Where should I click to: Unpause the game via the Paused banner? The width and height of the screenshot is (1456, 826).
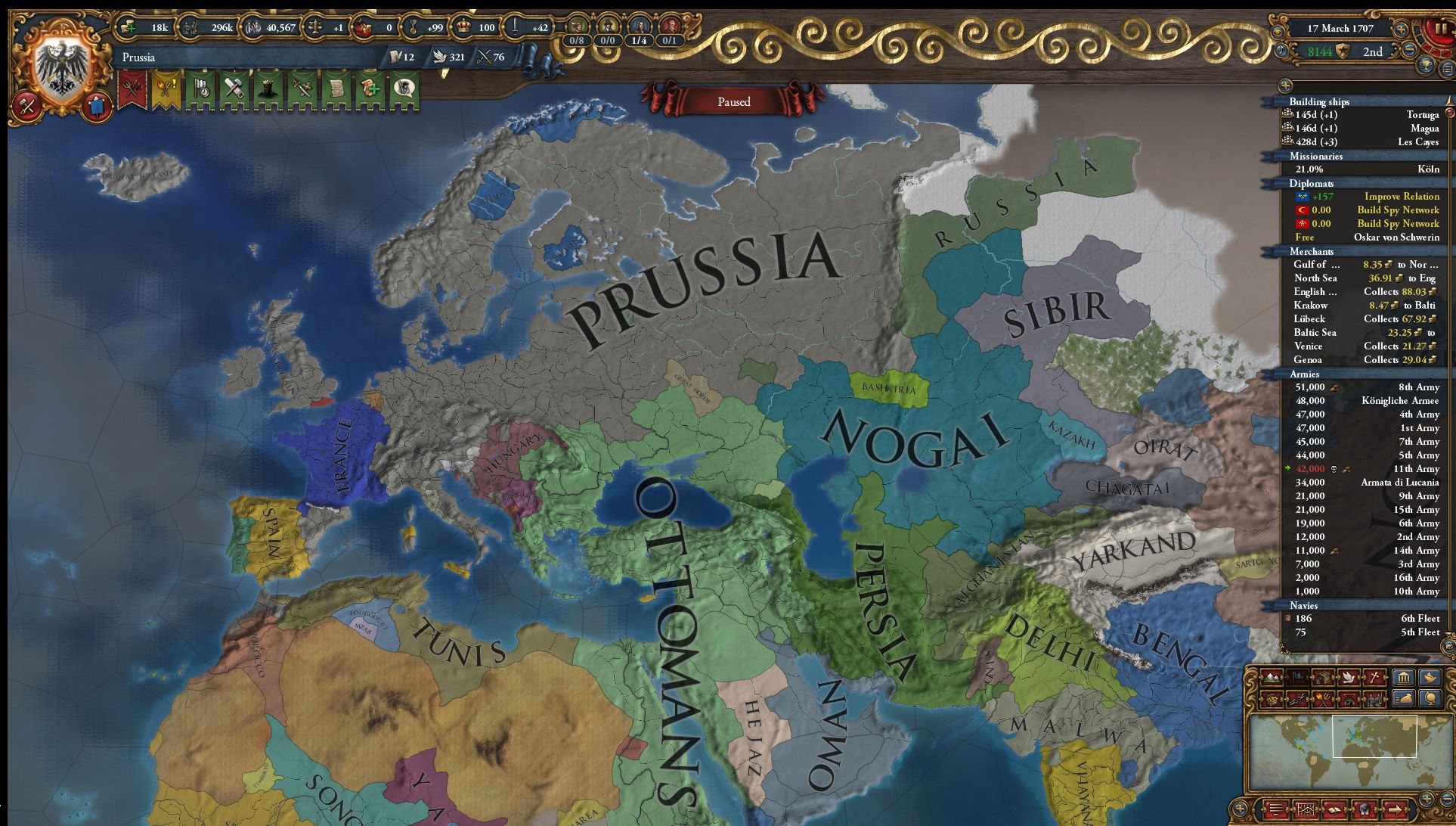(735, 101)
